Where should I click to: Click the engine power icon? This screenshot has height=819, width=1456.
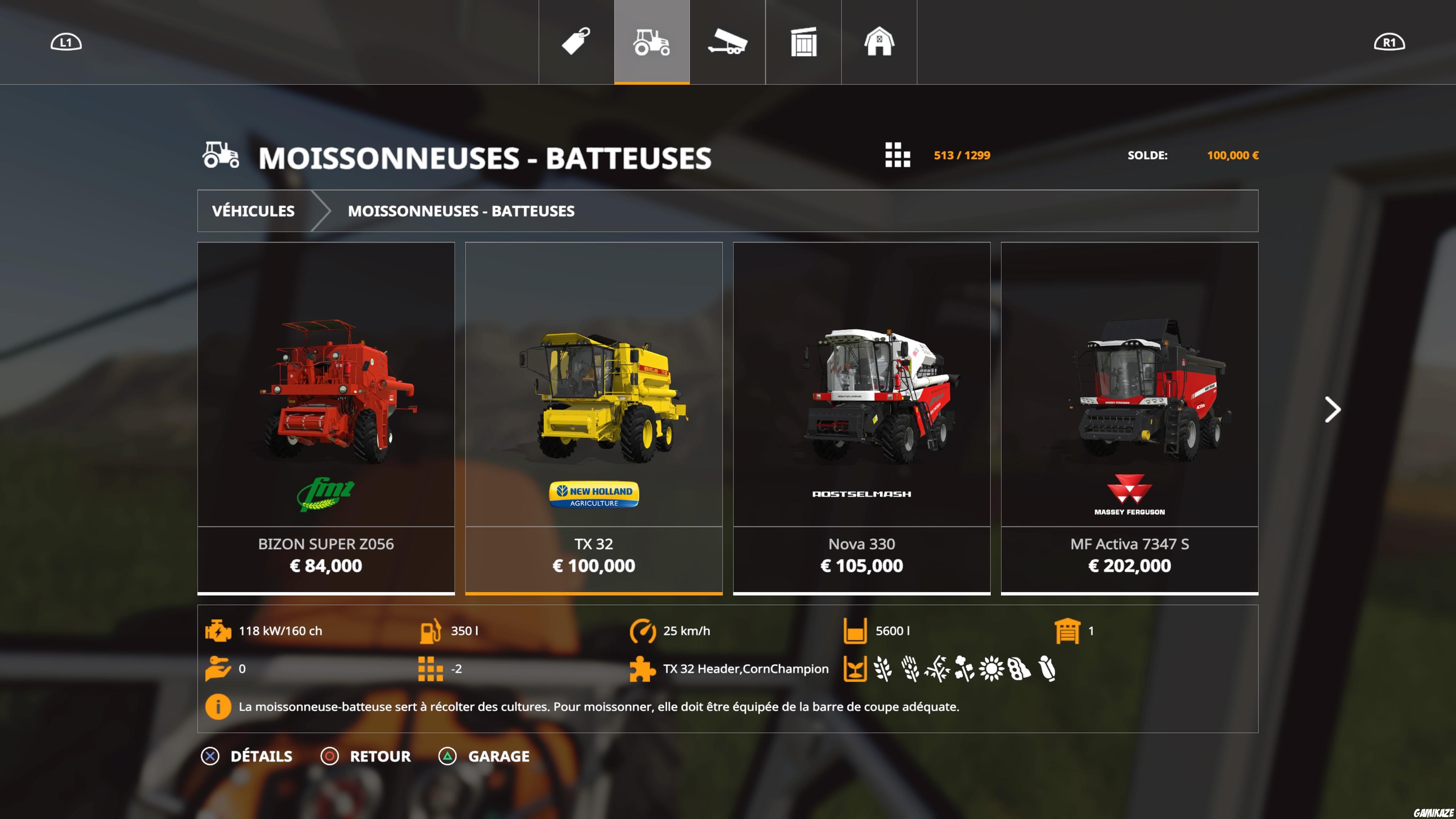(x=219, y=631)
